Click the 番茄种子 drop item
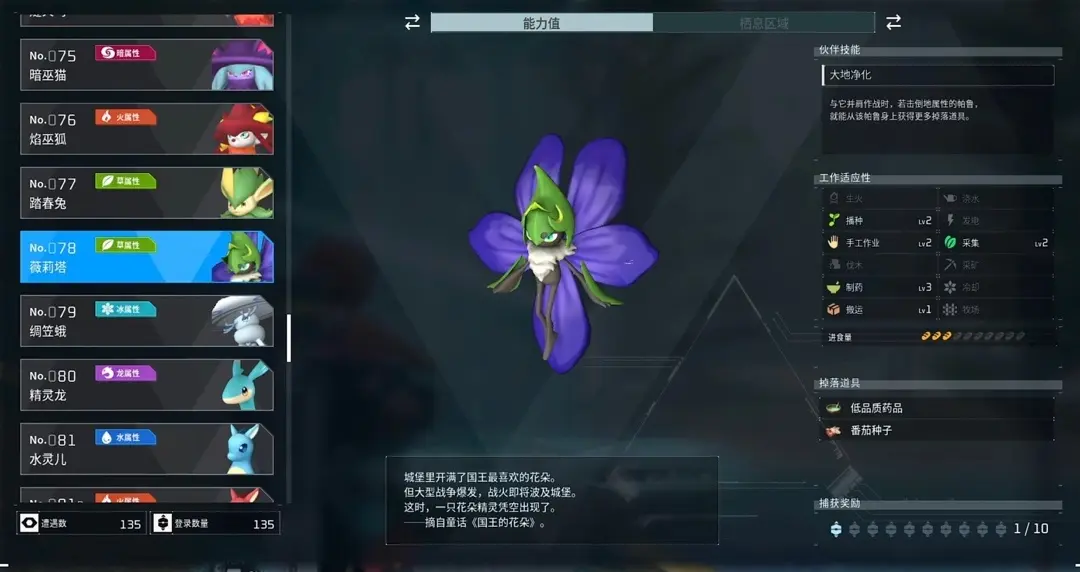 935,430
